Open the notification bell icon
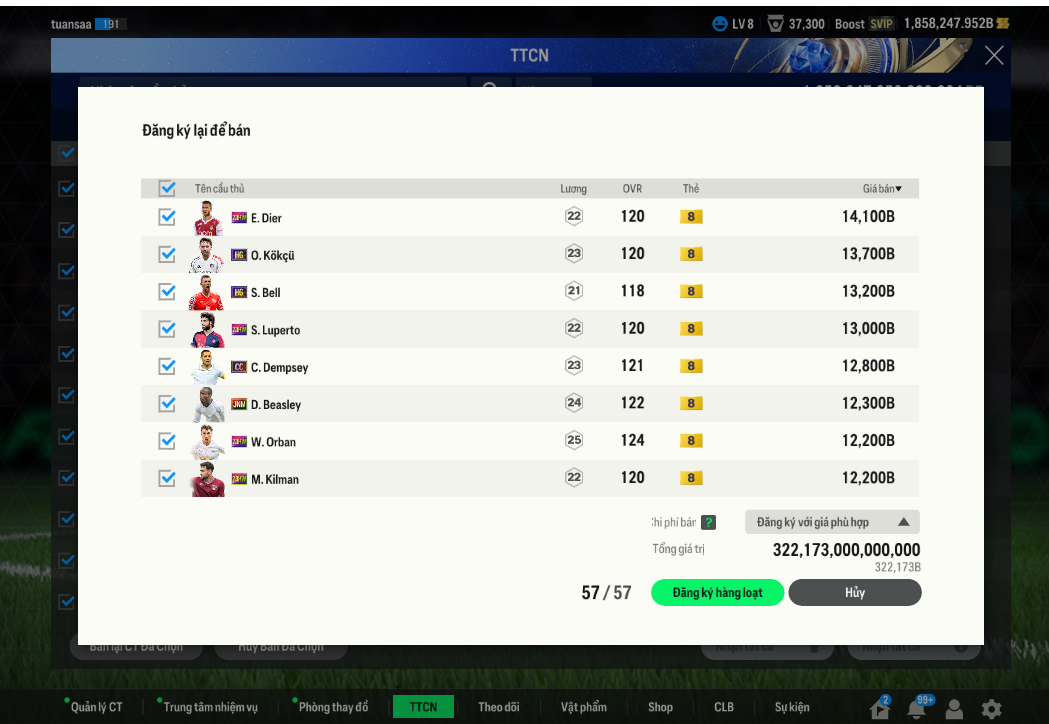 916,709
